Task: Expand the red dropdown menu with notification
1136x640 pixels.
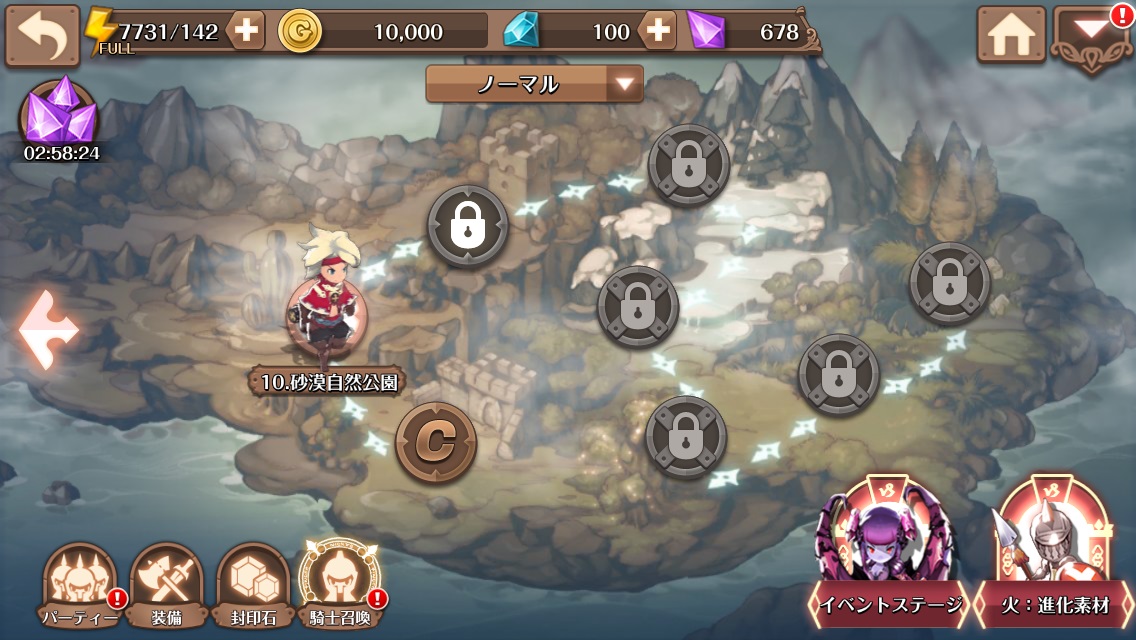Action: [x=1091, y=36]
